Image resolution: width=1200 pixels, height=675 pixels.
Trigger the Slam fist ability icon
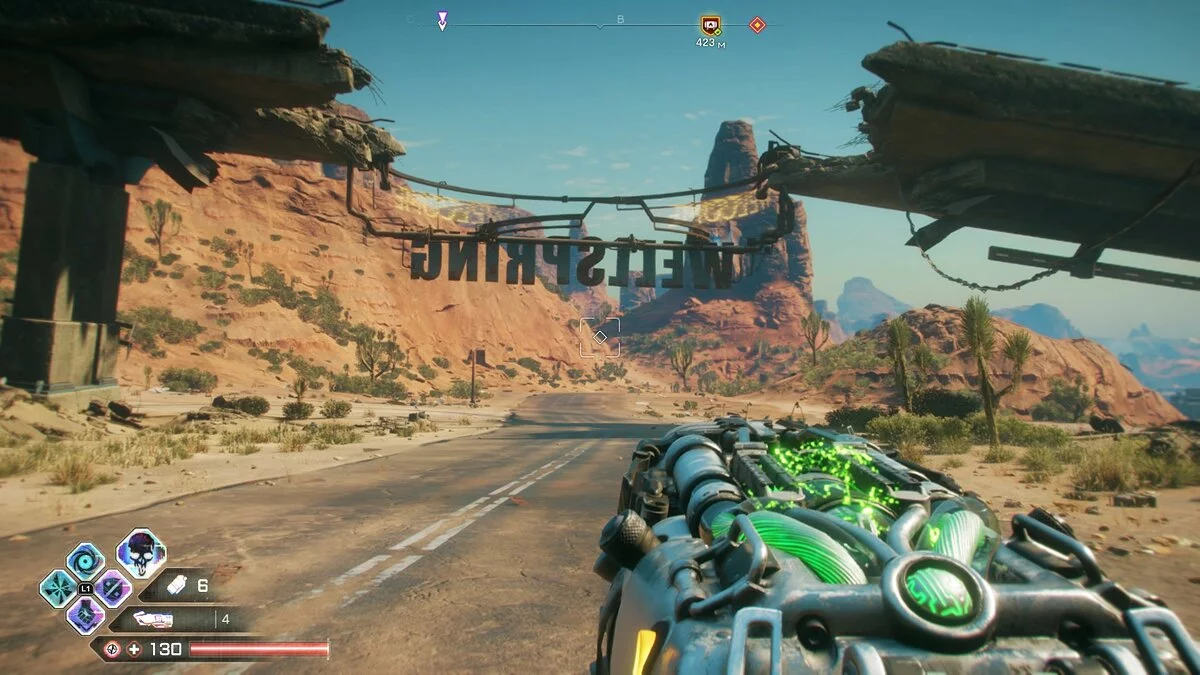tap(85, 614)
